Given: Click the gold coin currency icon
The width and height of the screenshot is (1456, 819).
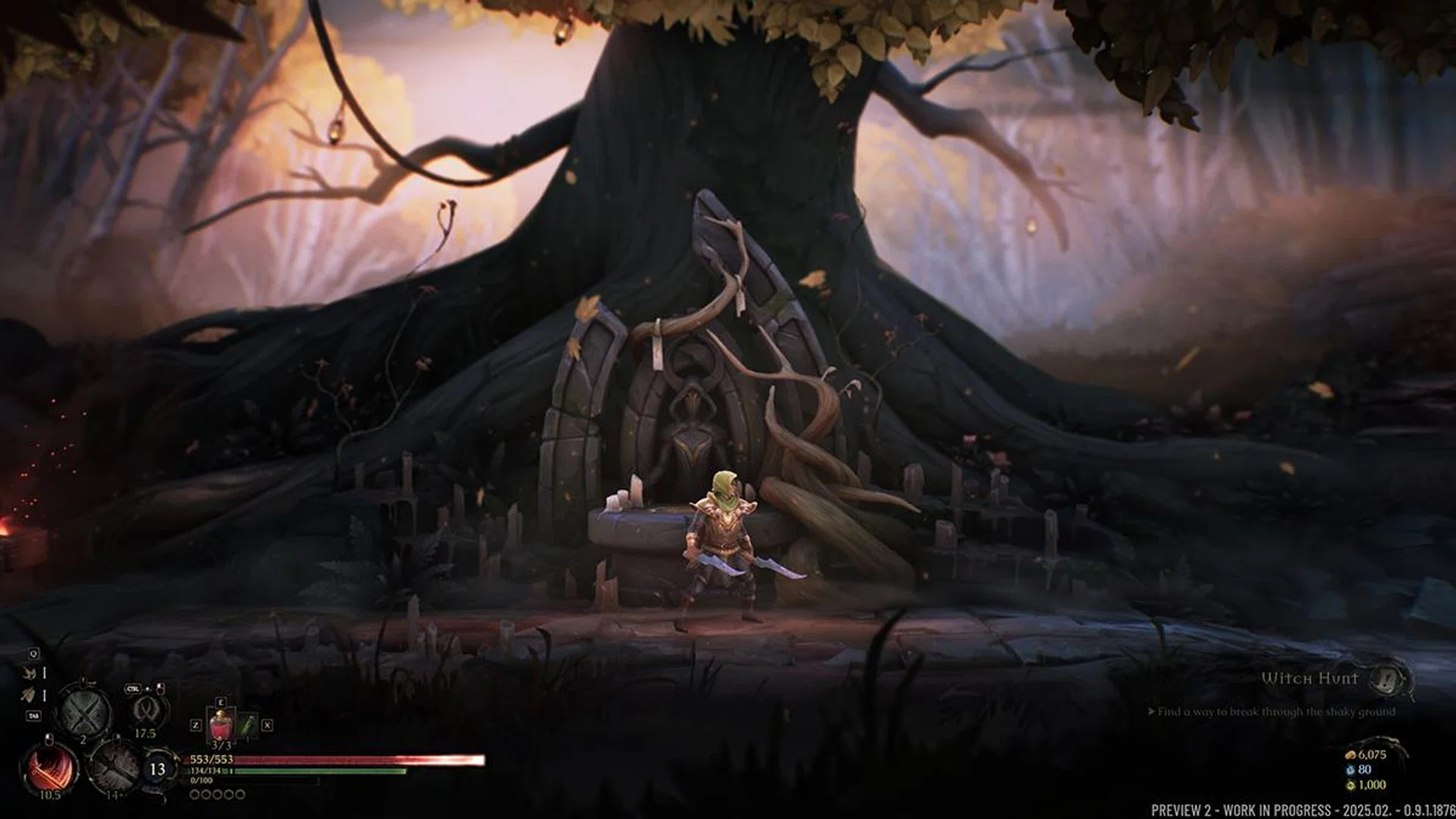Looking at the screenshot, I should pos(1351,755).
